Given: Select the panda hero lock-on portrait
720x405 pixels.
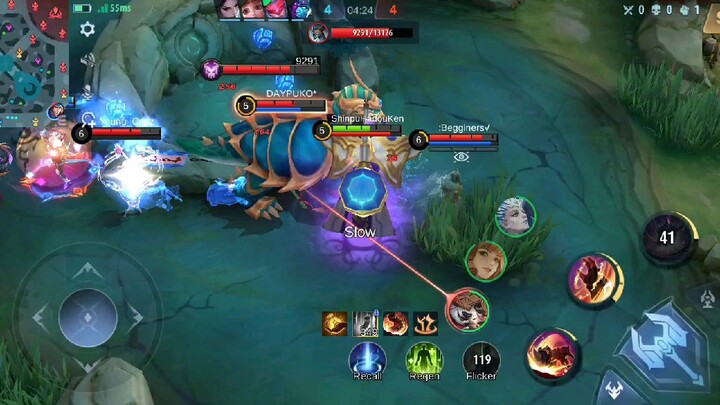Looking at the screenshot, I should [x=466, y=309].
